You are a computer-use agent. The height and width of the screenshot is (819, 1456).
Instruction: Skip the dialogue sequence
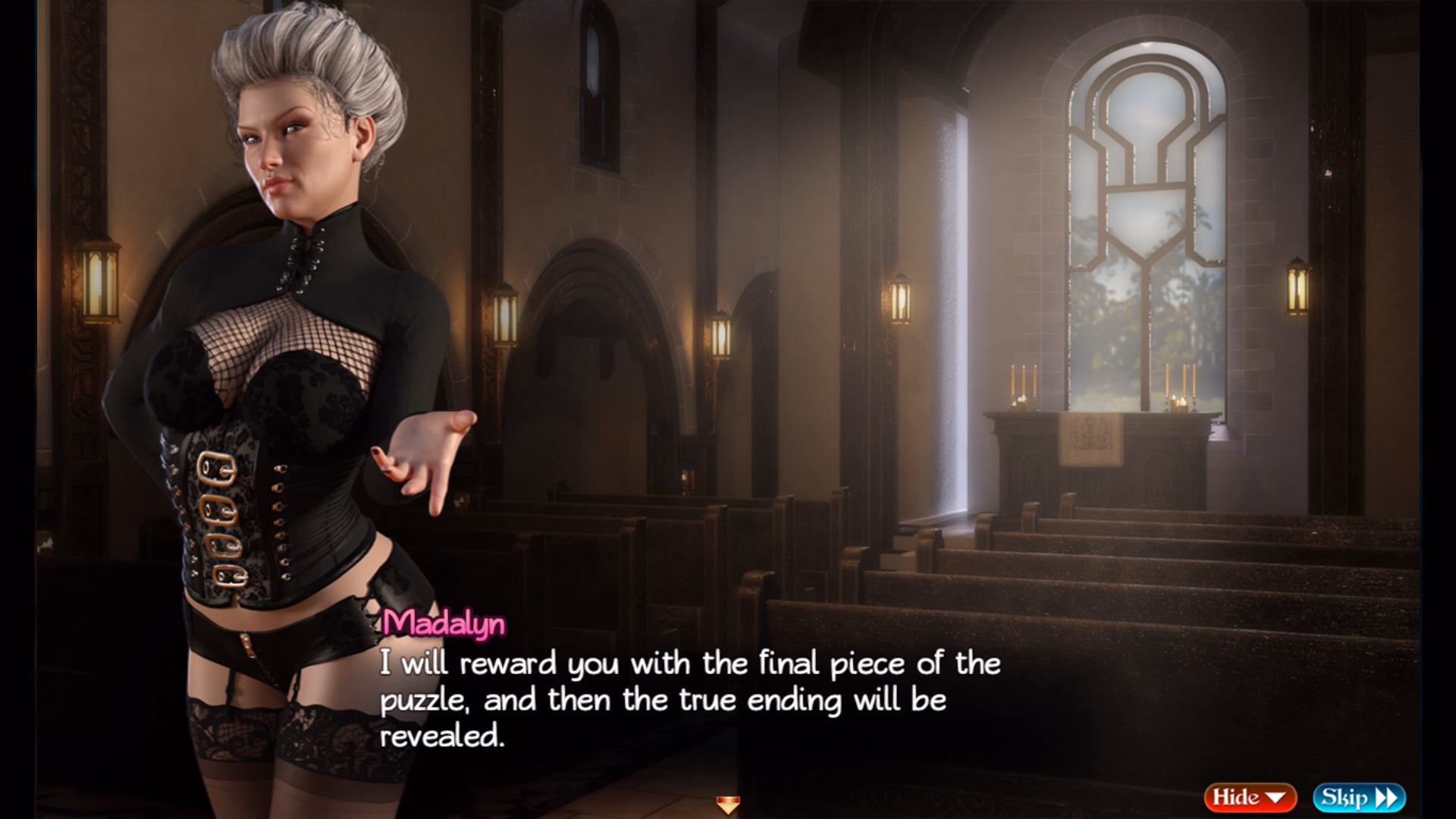pos(1359,797)
